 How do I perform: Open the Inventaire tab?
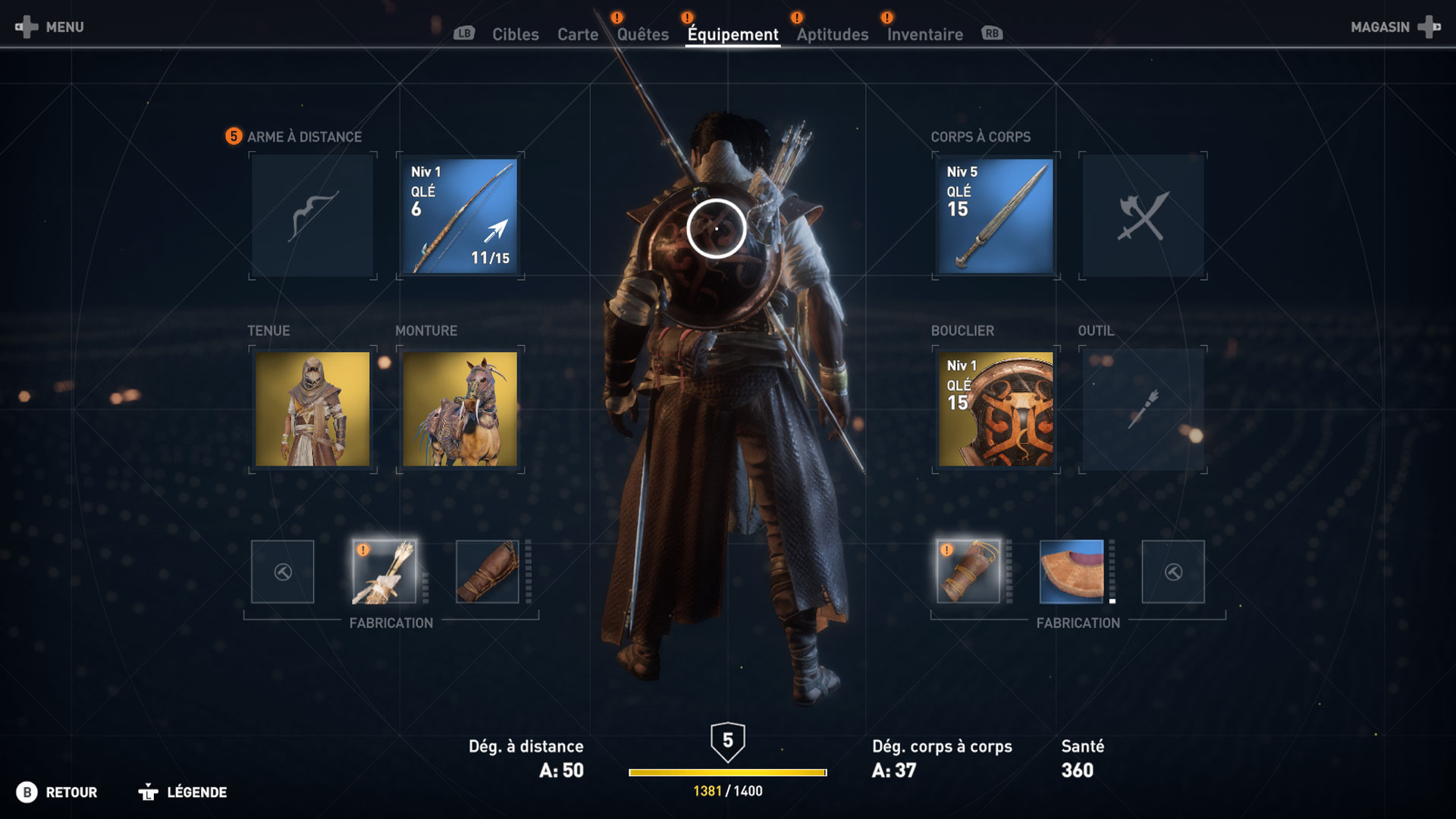[x=924, y=34]
